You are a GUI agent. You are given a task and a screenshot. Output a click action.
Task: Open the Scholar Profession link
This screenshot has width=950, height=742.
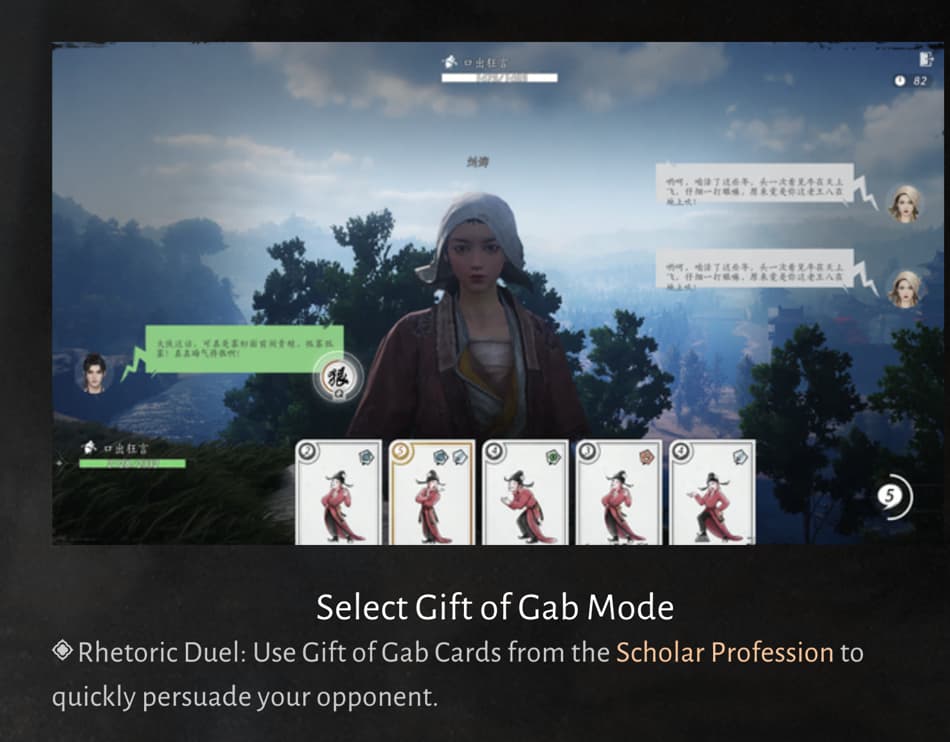724,653
